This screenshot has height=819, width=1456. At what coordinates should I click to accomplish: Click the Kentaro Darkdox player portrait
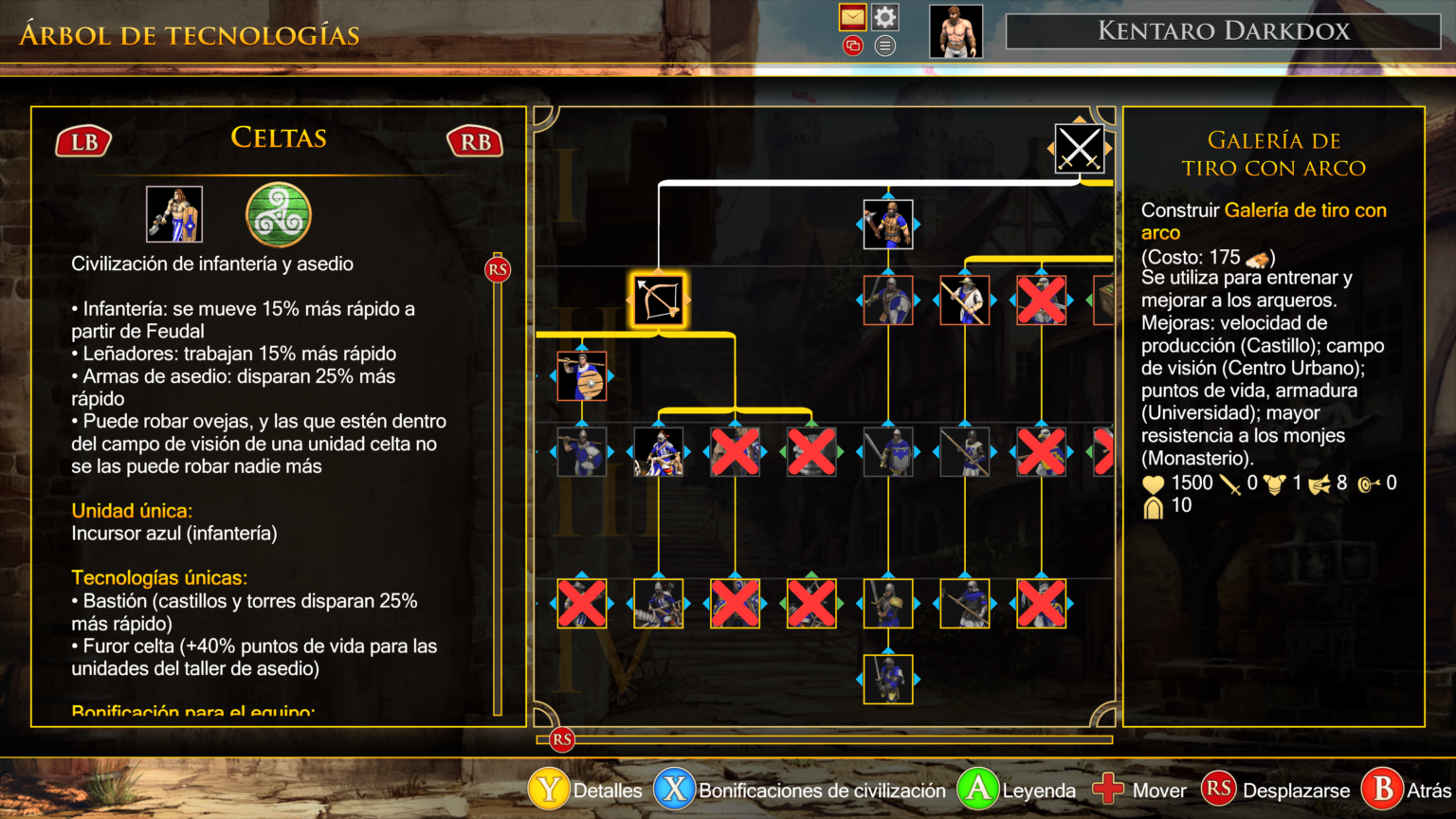coord(954,30)
